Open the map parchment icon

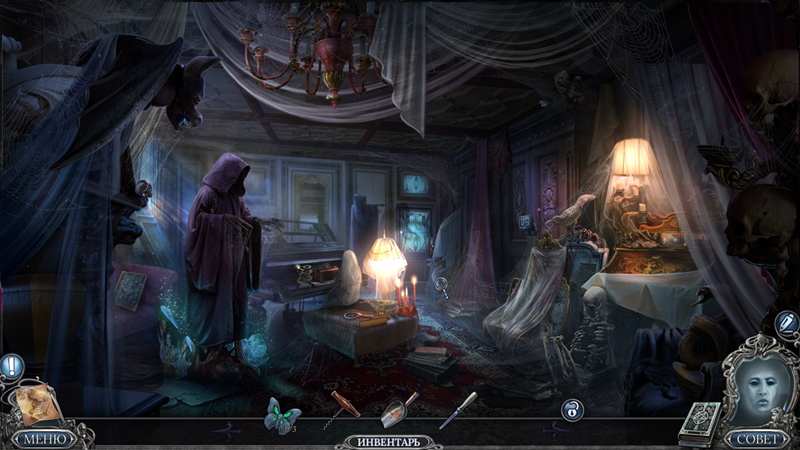click(x=38, y=402)
